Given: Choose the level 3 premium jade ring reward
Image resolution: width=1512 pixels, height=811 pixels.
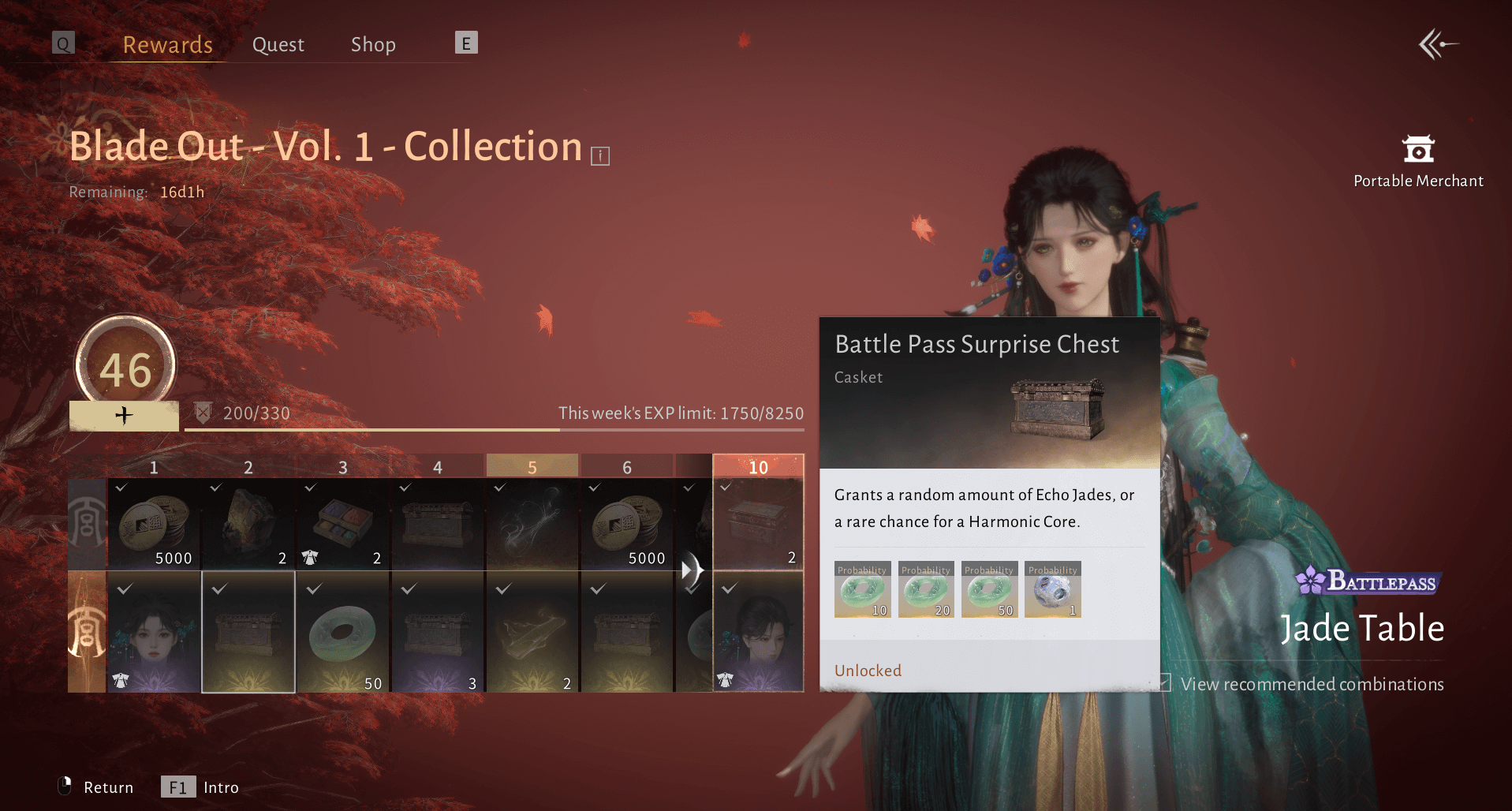Looking at the screenshot, I should click(343, 632).
